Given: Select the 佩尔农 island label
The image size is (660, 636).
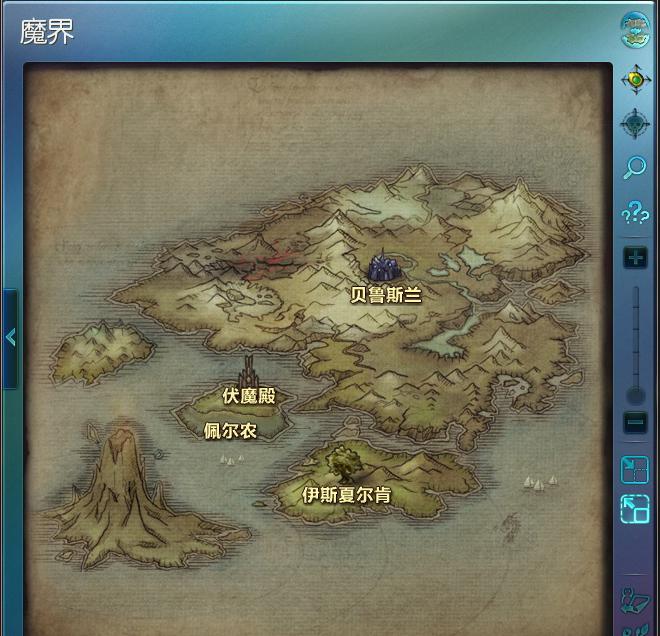Looking at the screenshot, I should tap(230, 431).
